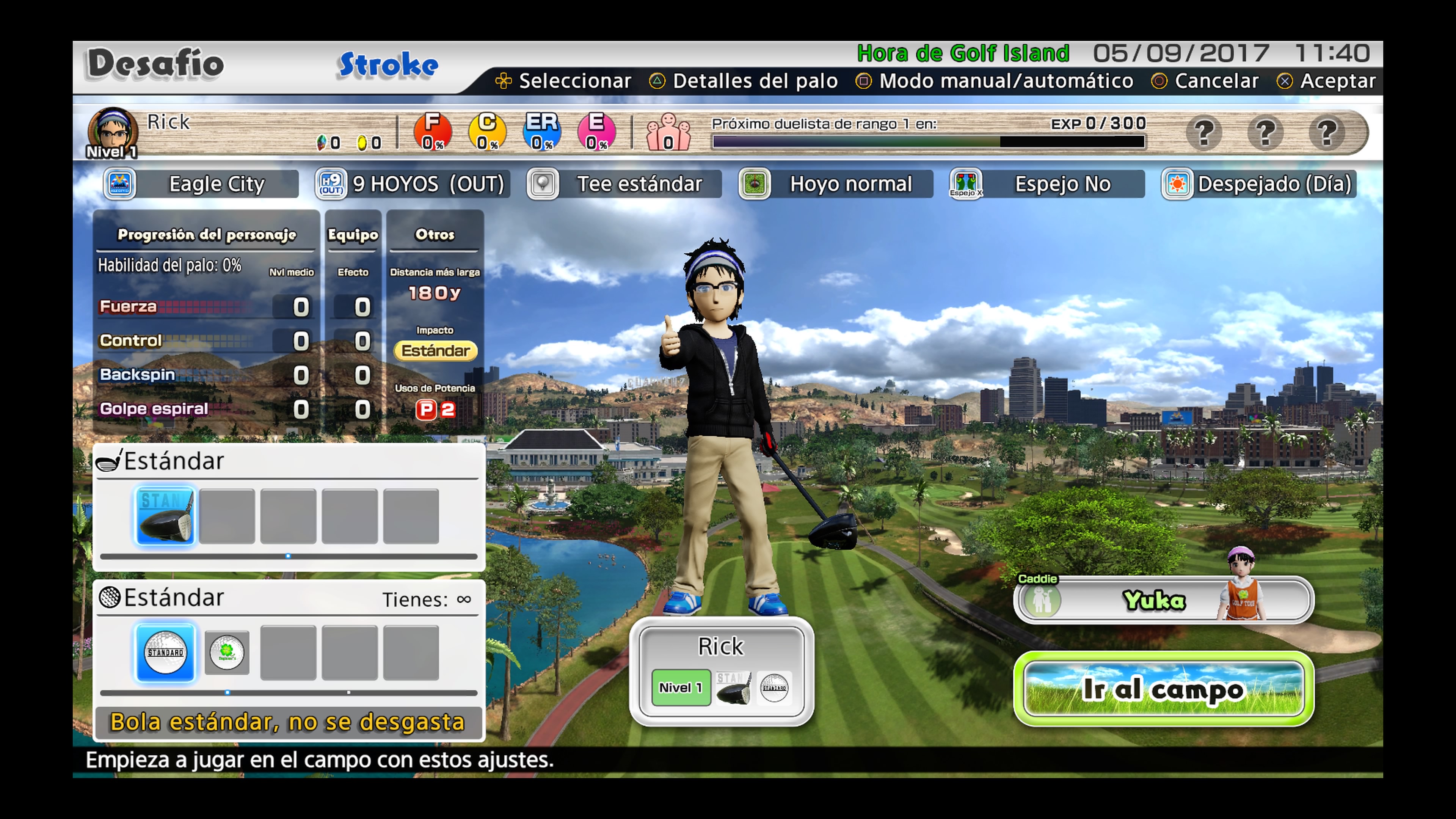Select the standard driver club slot
This screenshot has width=1456, height=819.
166,516
